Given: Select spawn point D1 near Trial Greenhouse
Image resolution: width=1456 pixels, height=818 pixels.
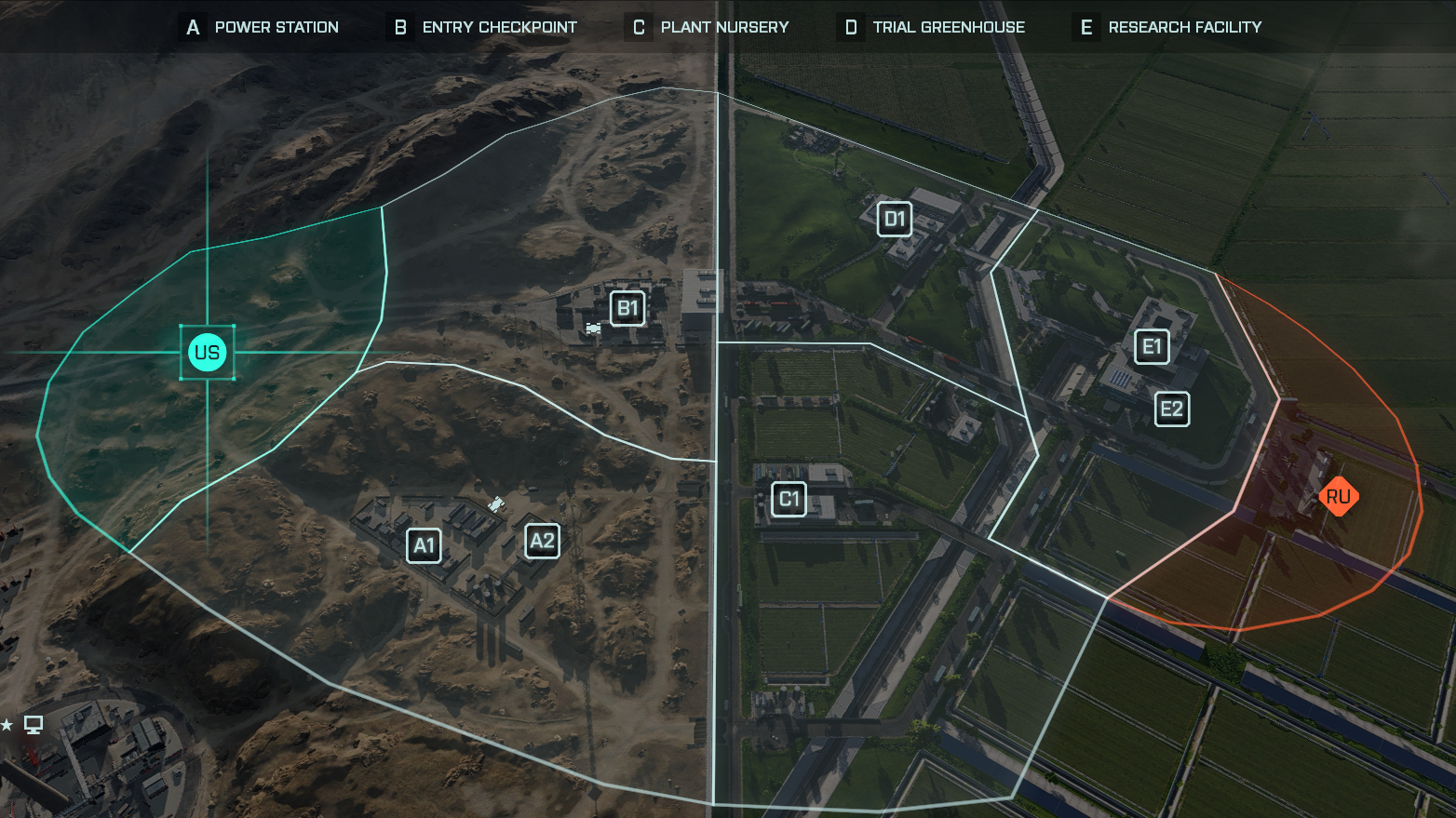Looking at the screenshot, I should pos(894,219).
